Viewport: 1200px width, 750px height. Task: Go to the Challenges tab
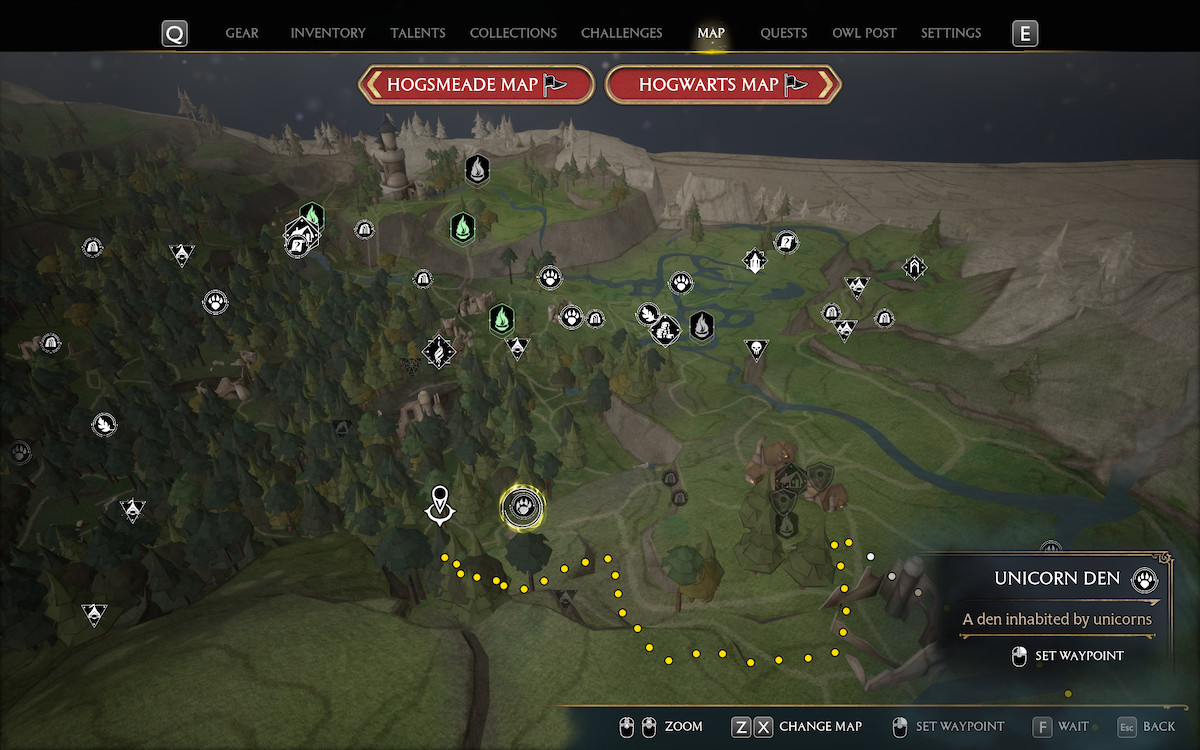coord(621,33)
